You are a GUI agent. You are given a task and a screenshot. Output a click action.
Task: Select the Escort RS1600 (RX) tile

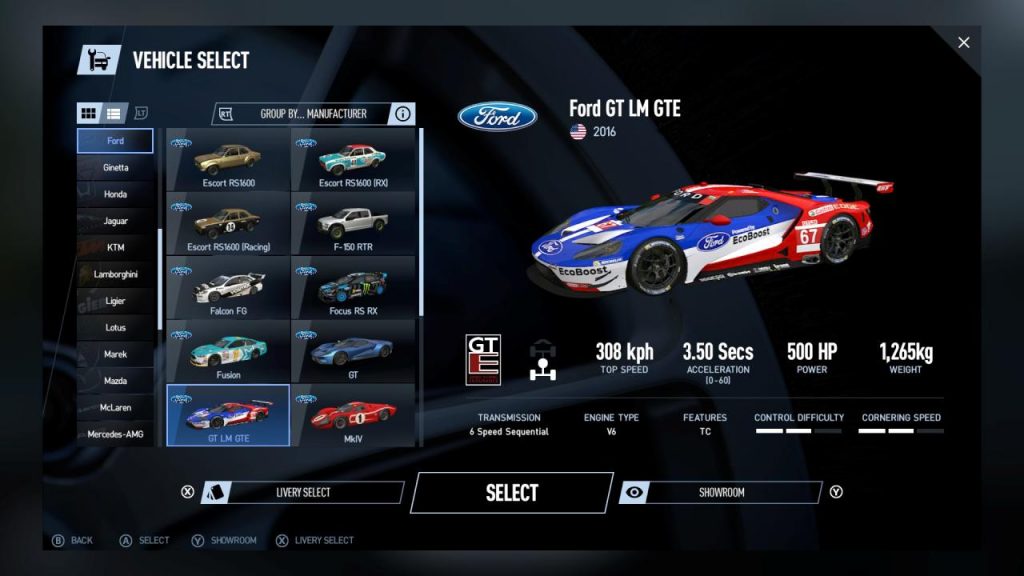coord(352,161)
